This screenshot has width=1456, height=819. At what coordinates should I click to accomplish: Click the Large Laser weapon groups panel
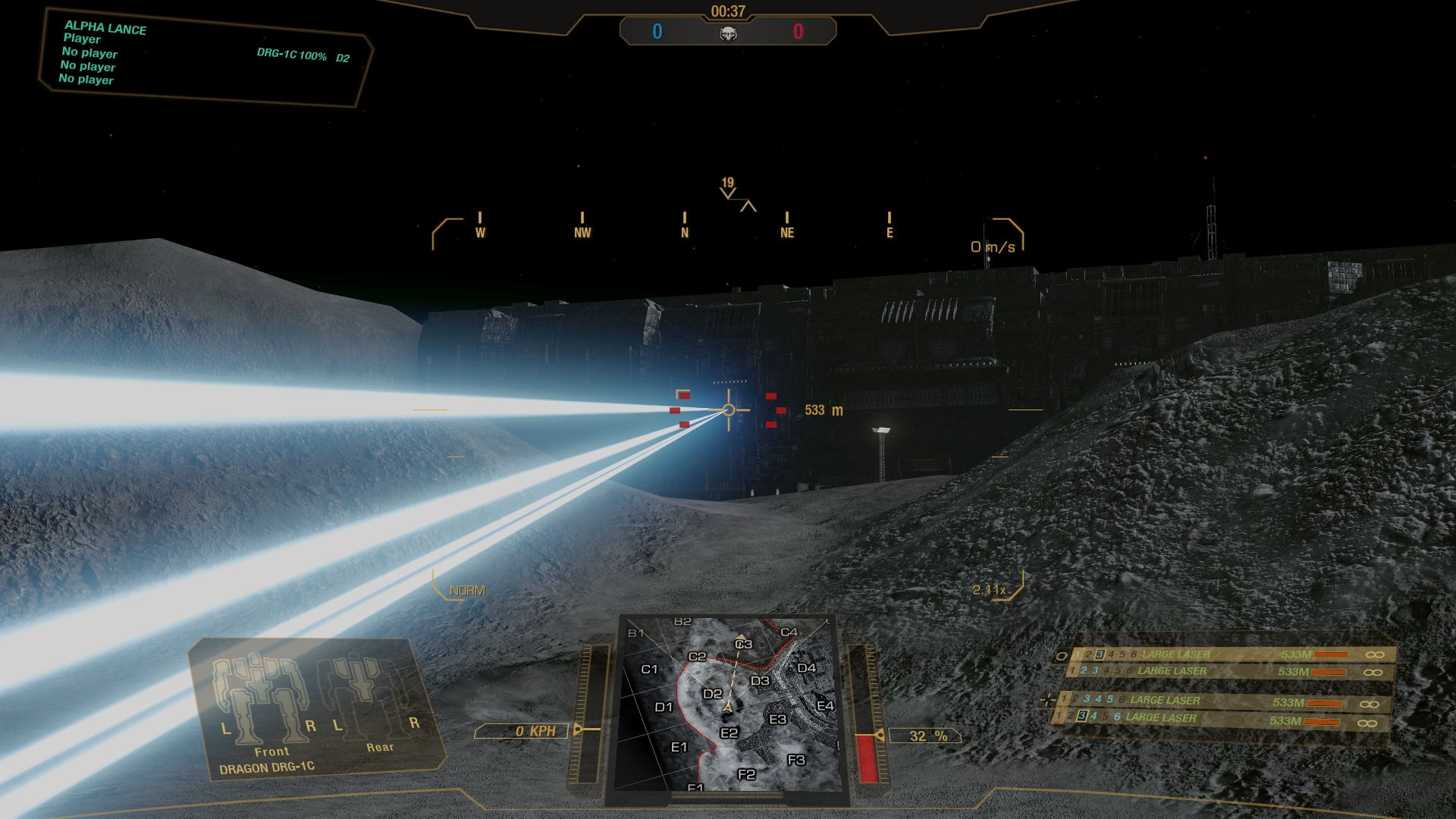coord(1221,686)
